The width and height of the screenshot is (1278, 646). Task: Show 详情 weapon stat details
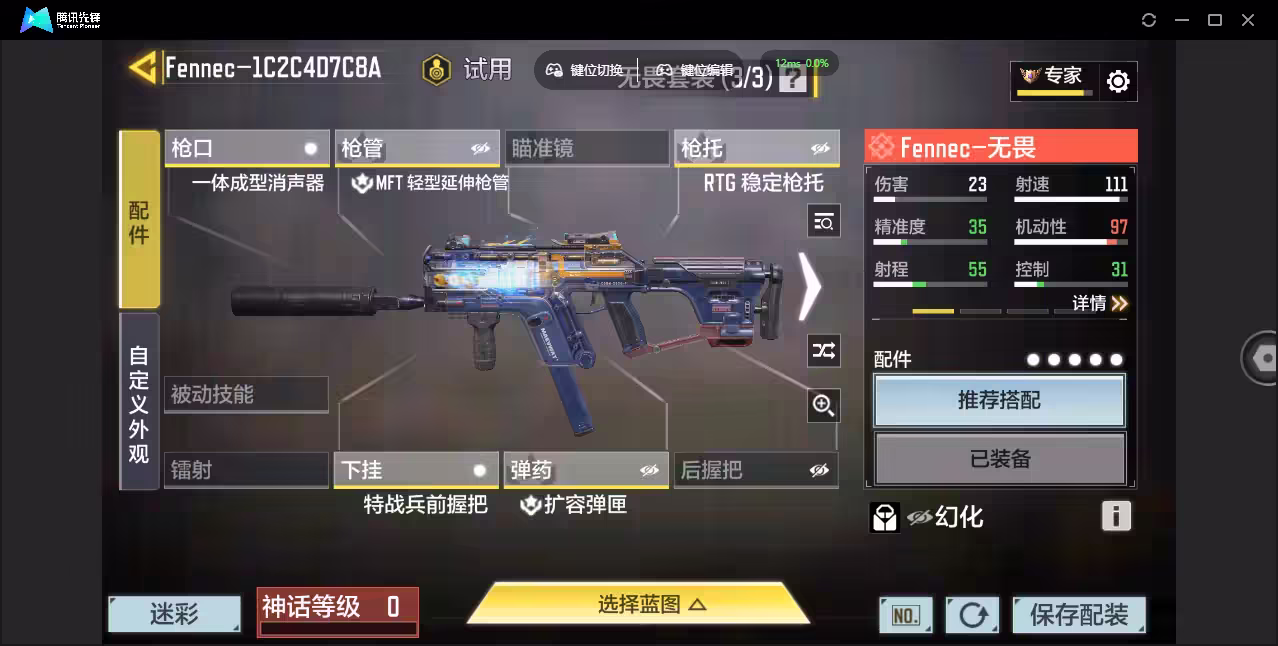click(1100, 303)
